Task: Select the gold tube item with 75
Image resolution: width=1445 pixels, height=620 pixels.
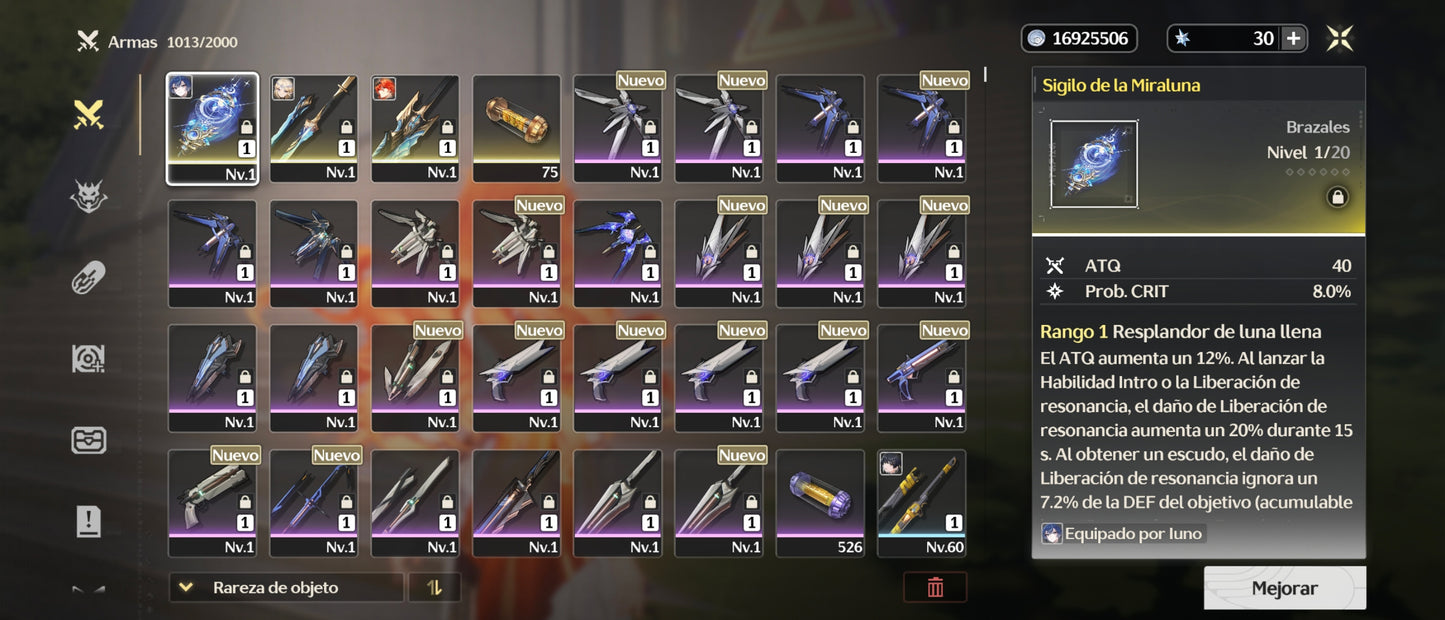Action: [x=516, y=128]
